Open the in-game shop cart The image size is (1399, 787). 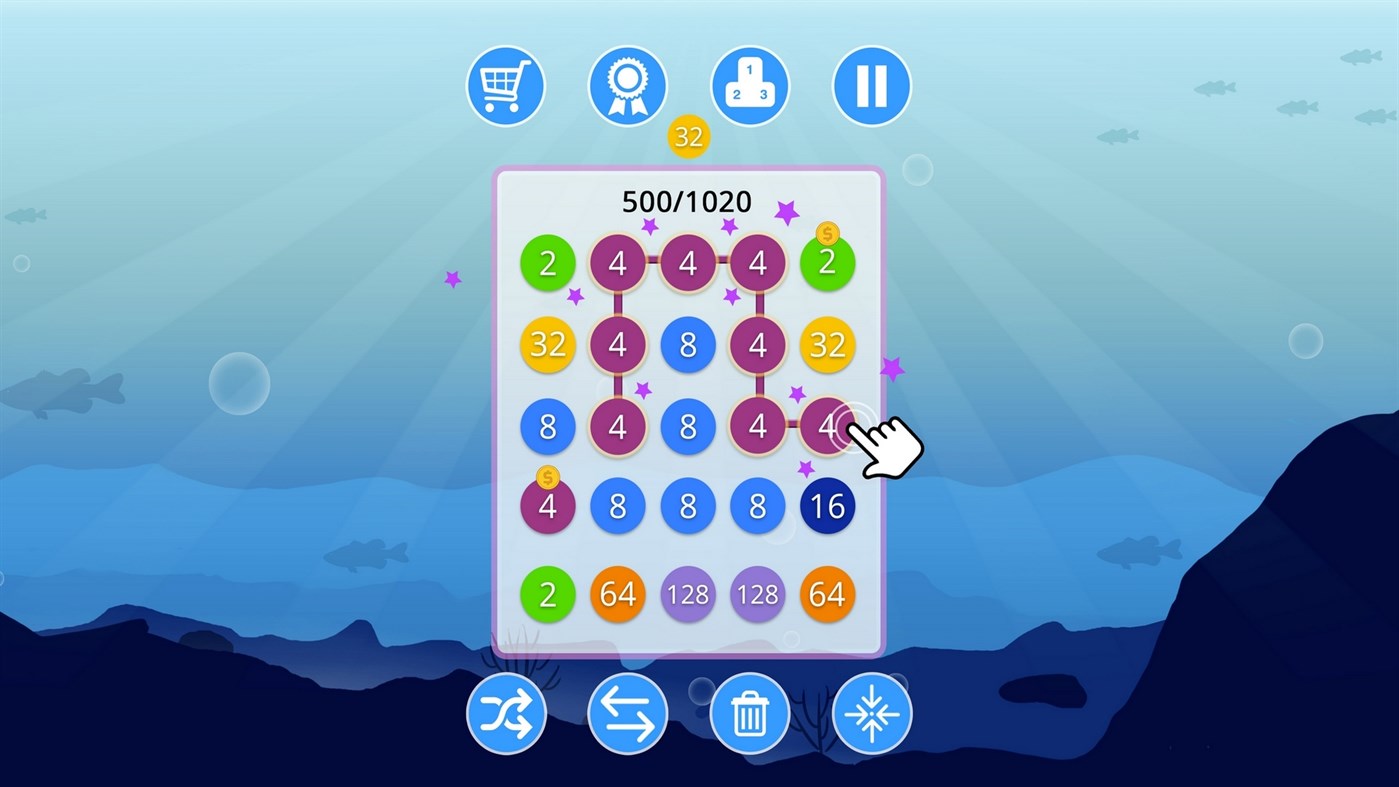tap(505, 86)
